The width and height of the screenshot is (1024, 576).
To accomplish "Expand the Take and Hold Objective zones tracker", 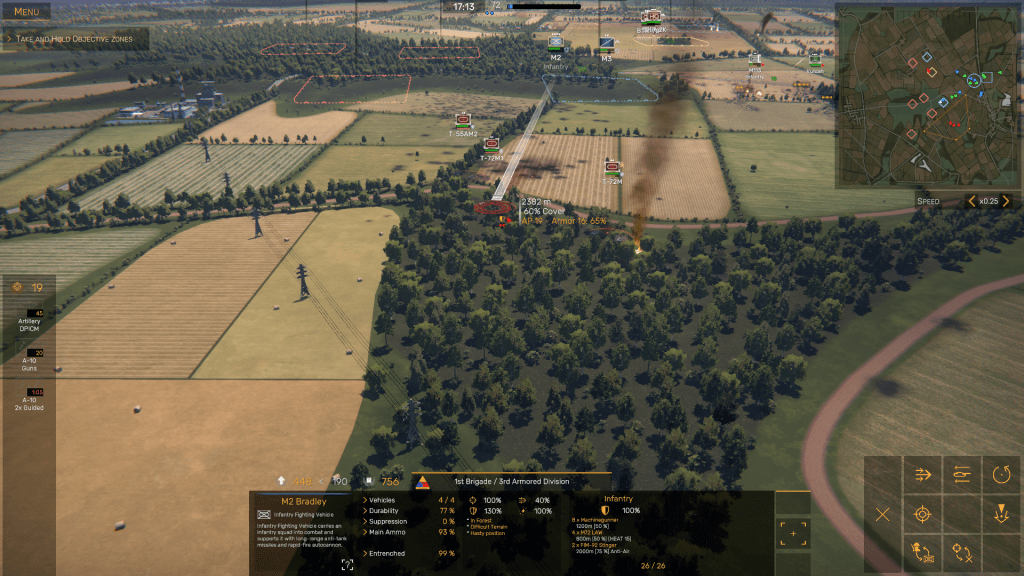I will 75,39.
